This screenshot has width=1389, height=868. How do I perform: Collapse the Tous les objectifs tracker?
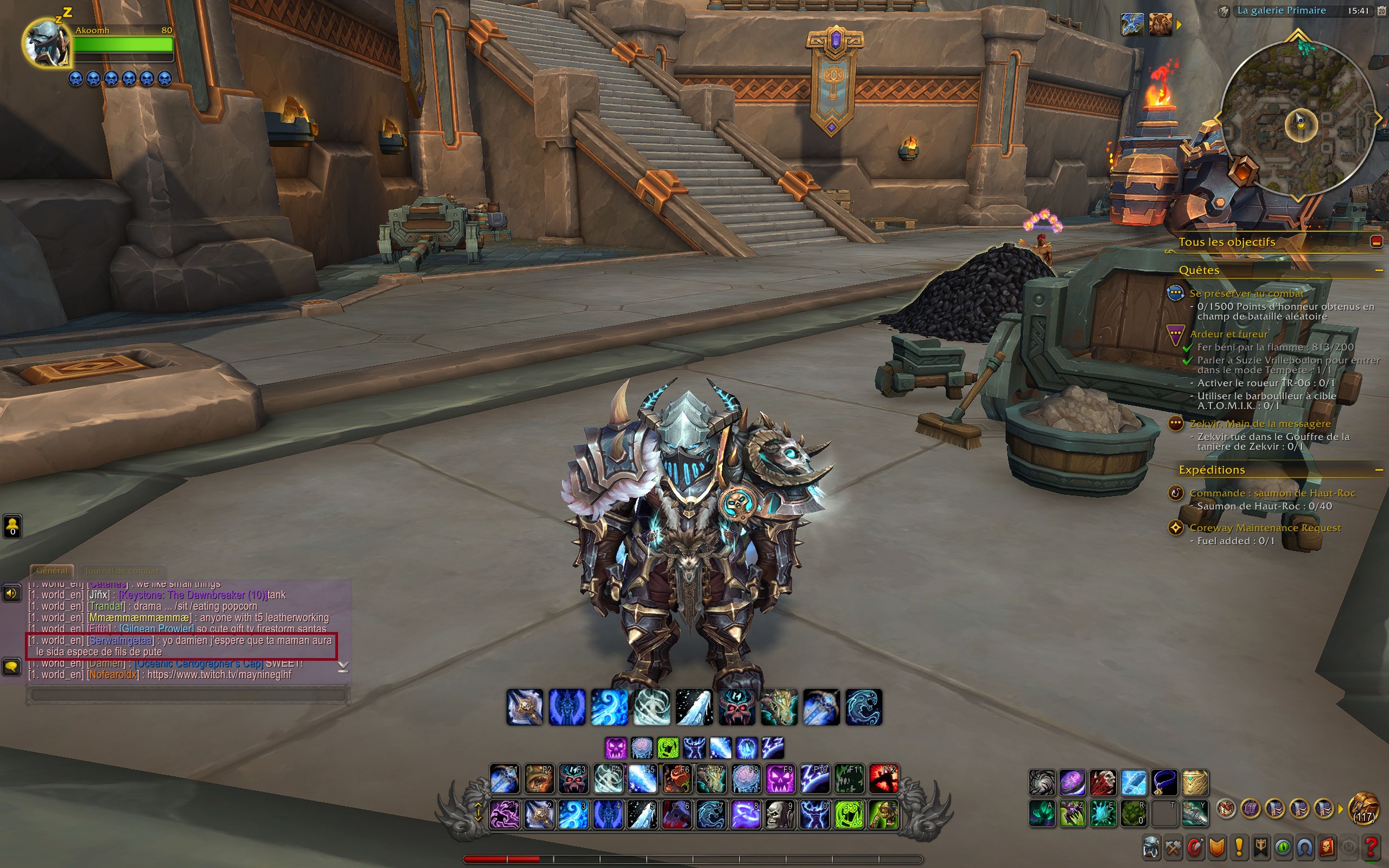pos(1377,242)
